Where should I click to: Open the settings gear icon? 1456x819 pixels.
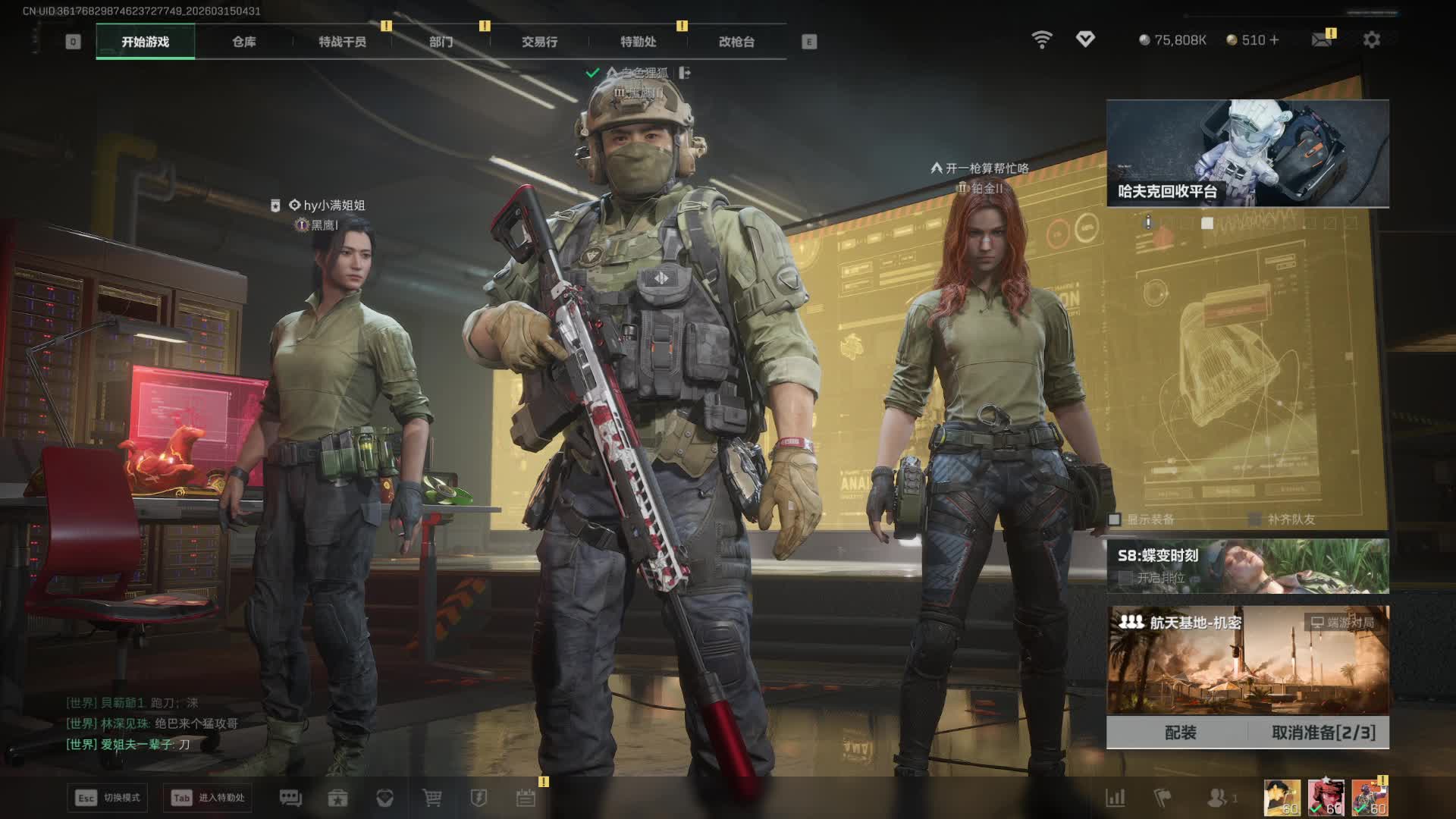[x=1371, y=39]
